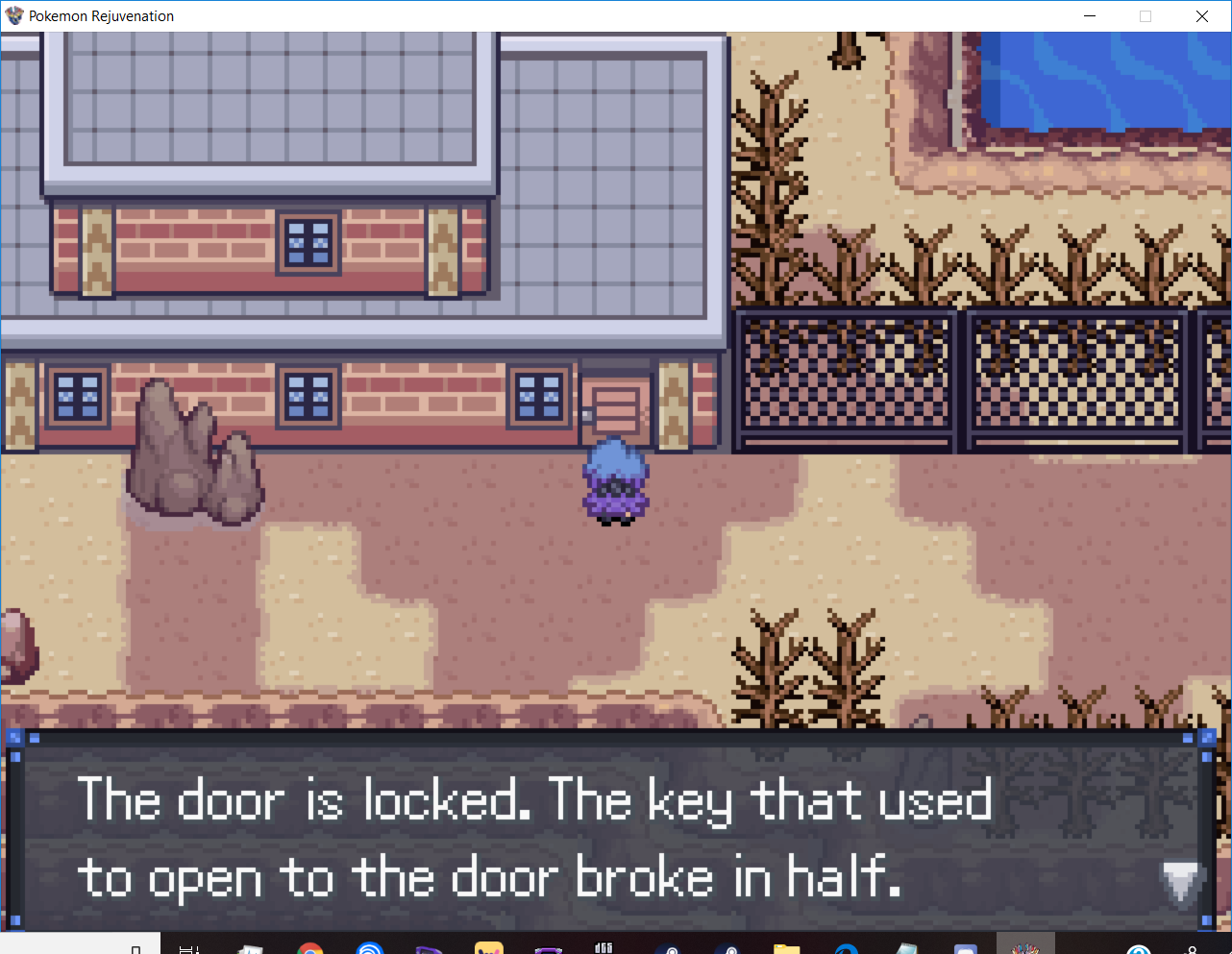Minimize the game window
This screenshot has height=954, width=1232.
click(1090, 16)
